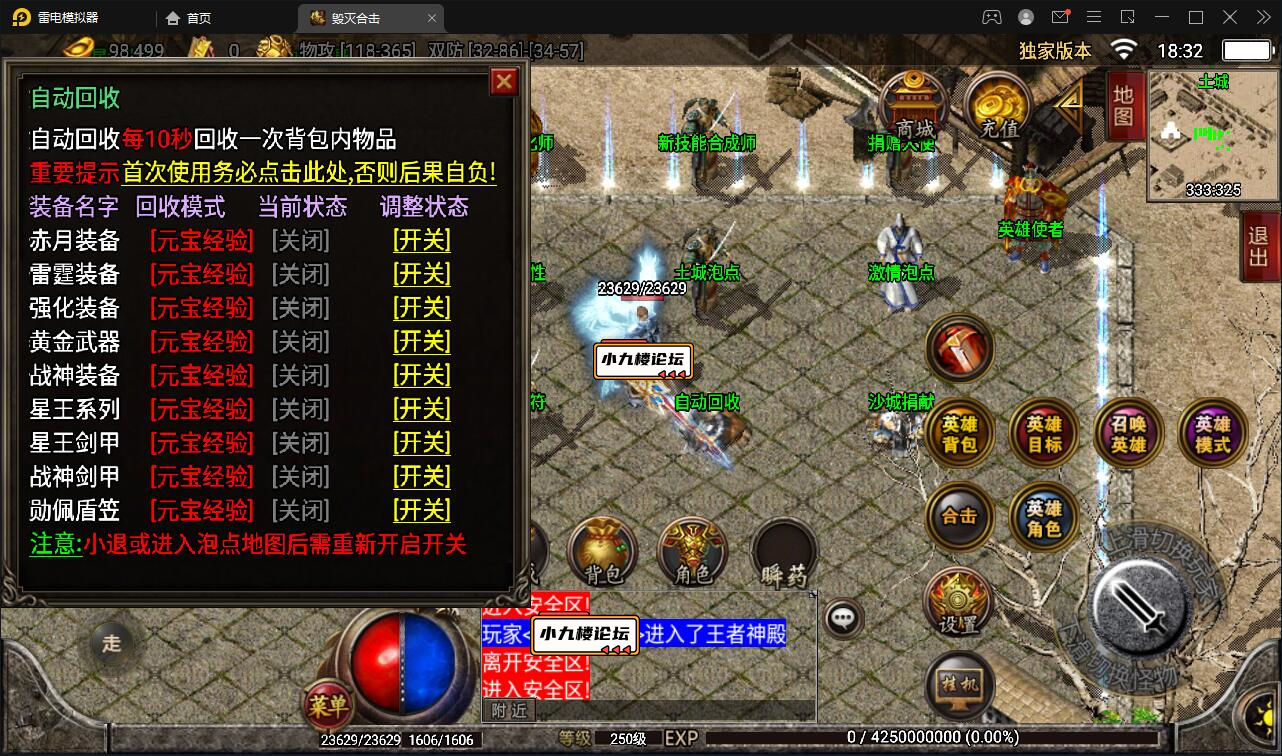Click the 合击 combo skill icon
This screenshot has width=1282, height=756.
coord(960,517)
